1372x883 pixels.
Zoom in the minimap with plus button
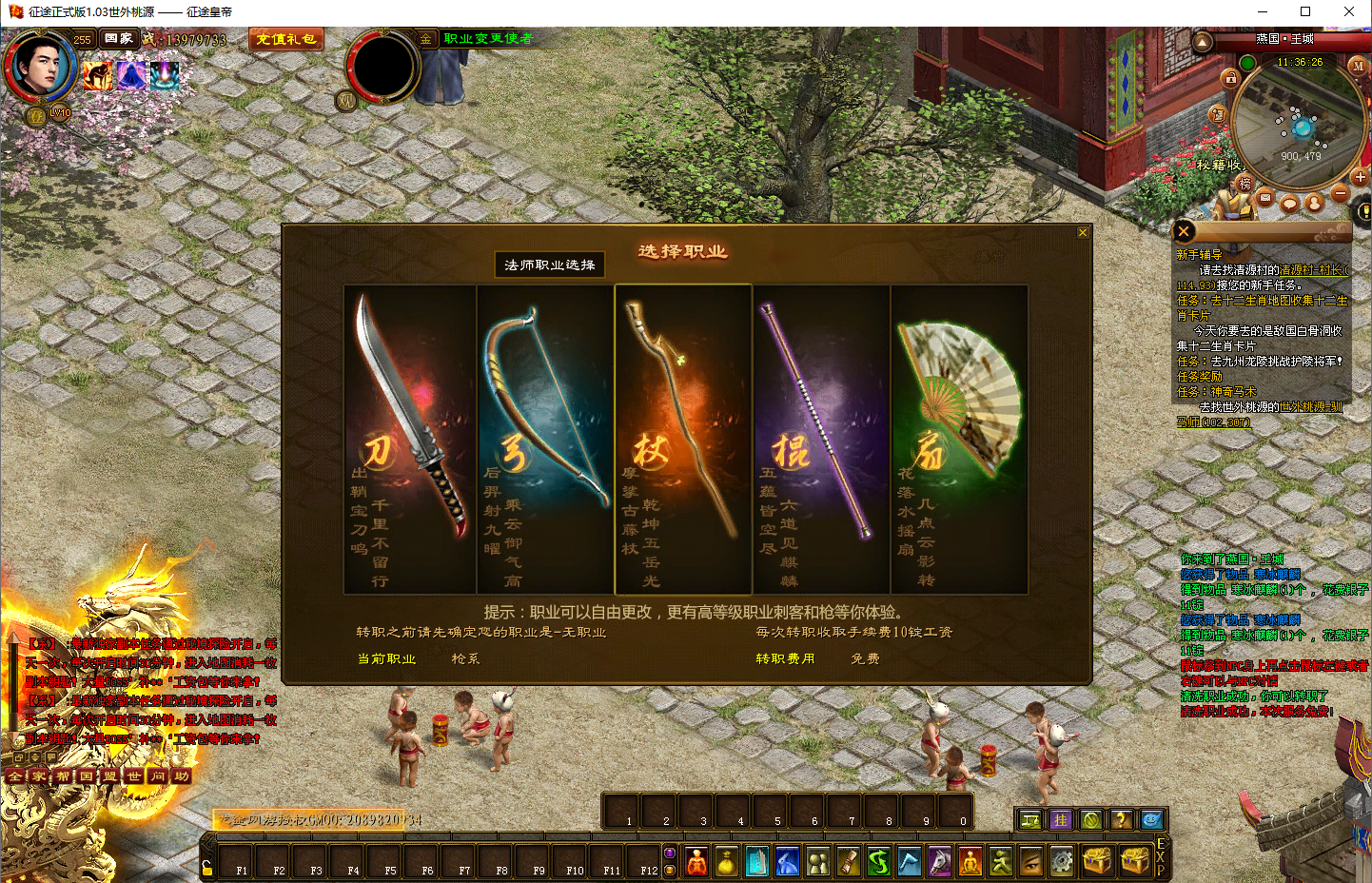(1360, 178)
